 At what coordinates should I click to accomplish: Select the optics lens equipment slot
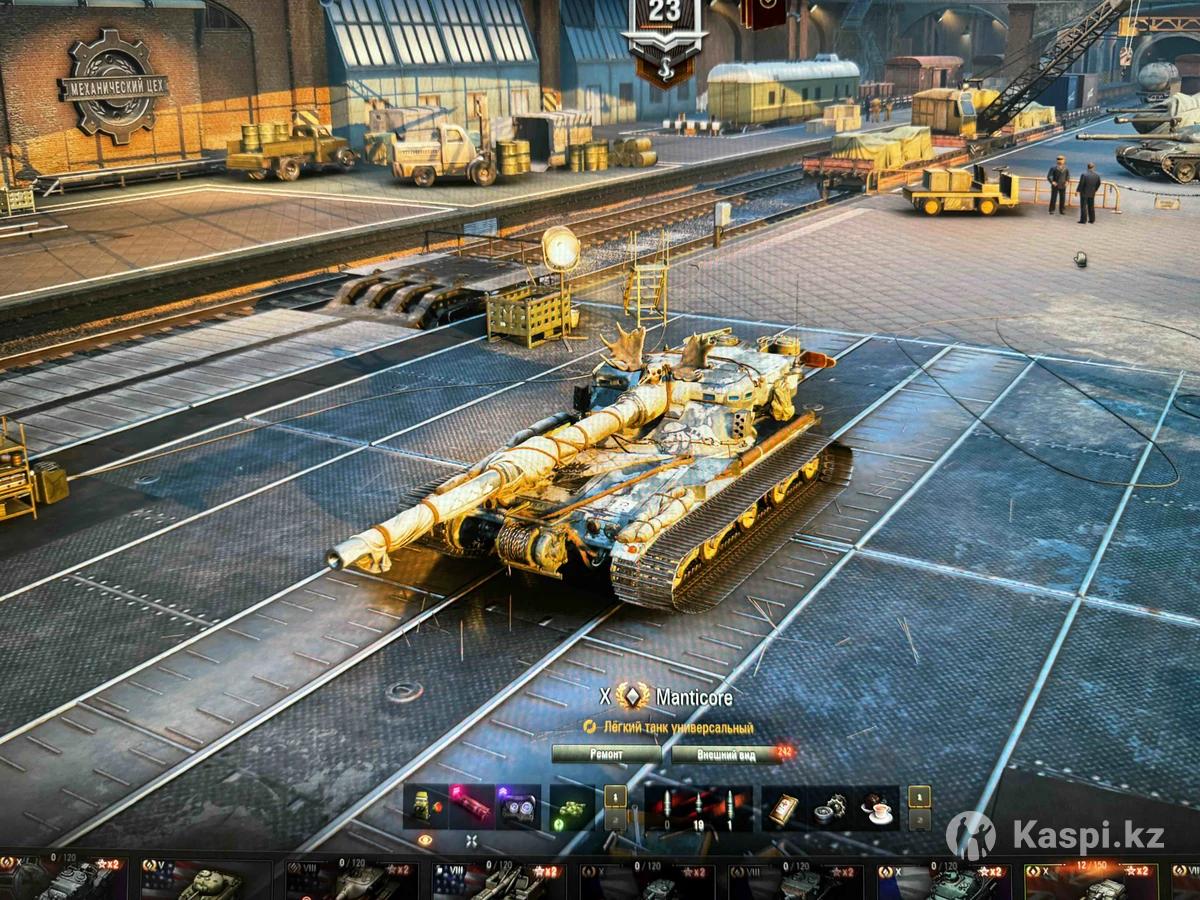(x=519, y=806)
